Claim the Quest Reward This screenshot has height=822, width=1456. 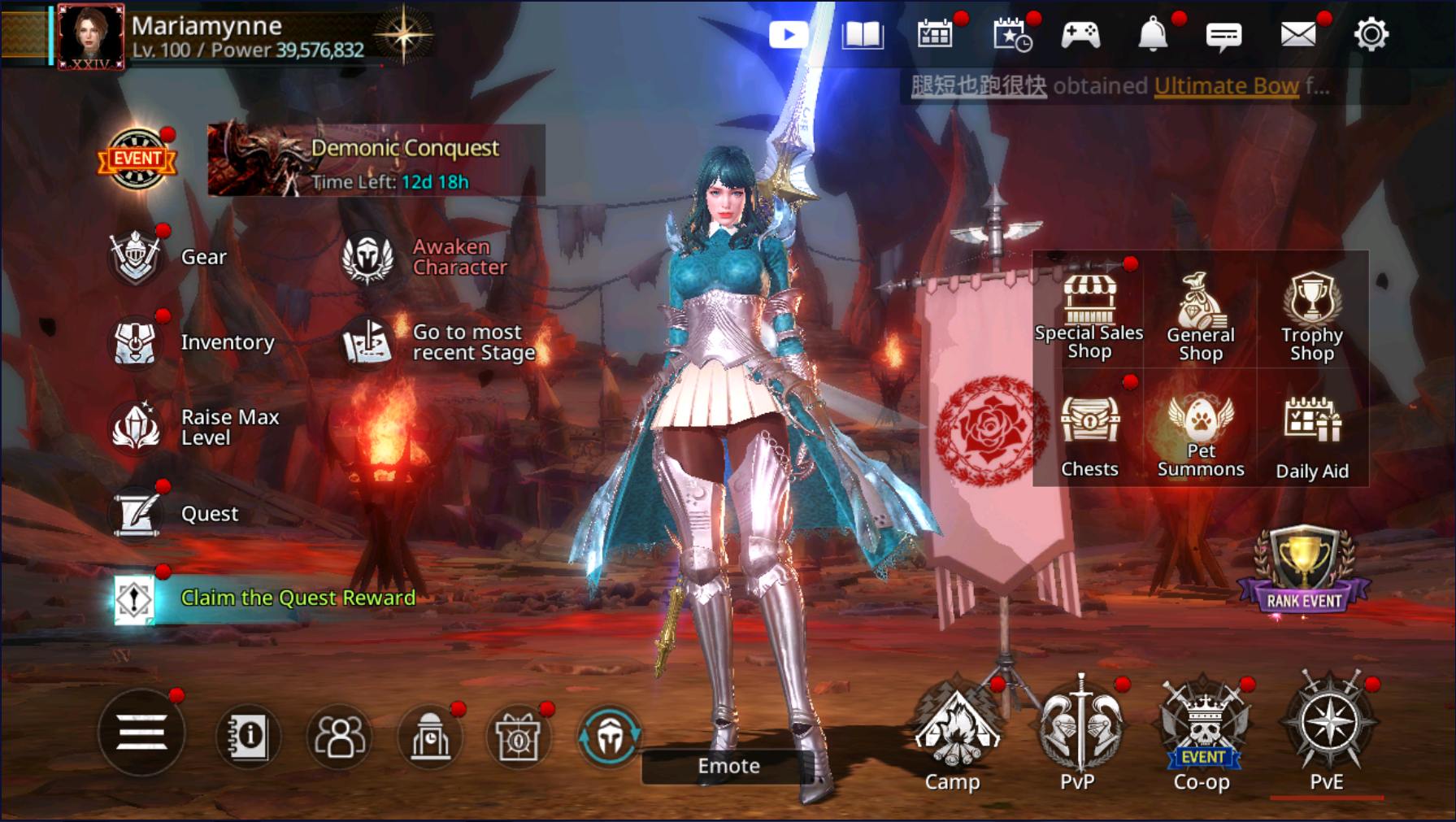(x=298, y=598)
